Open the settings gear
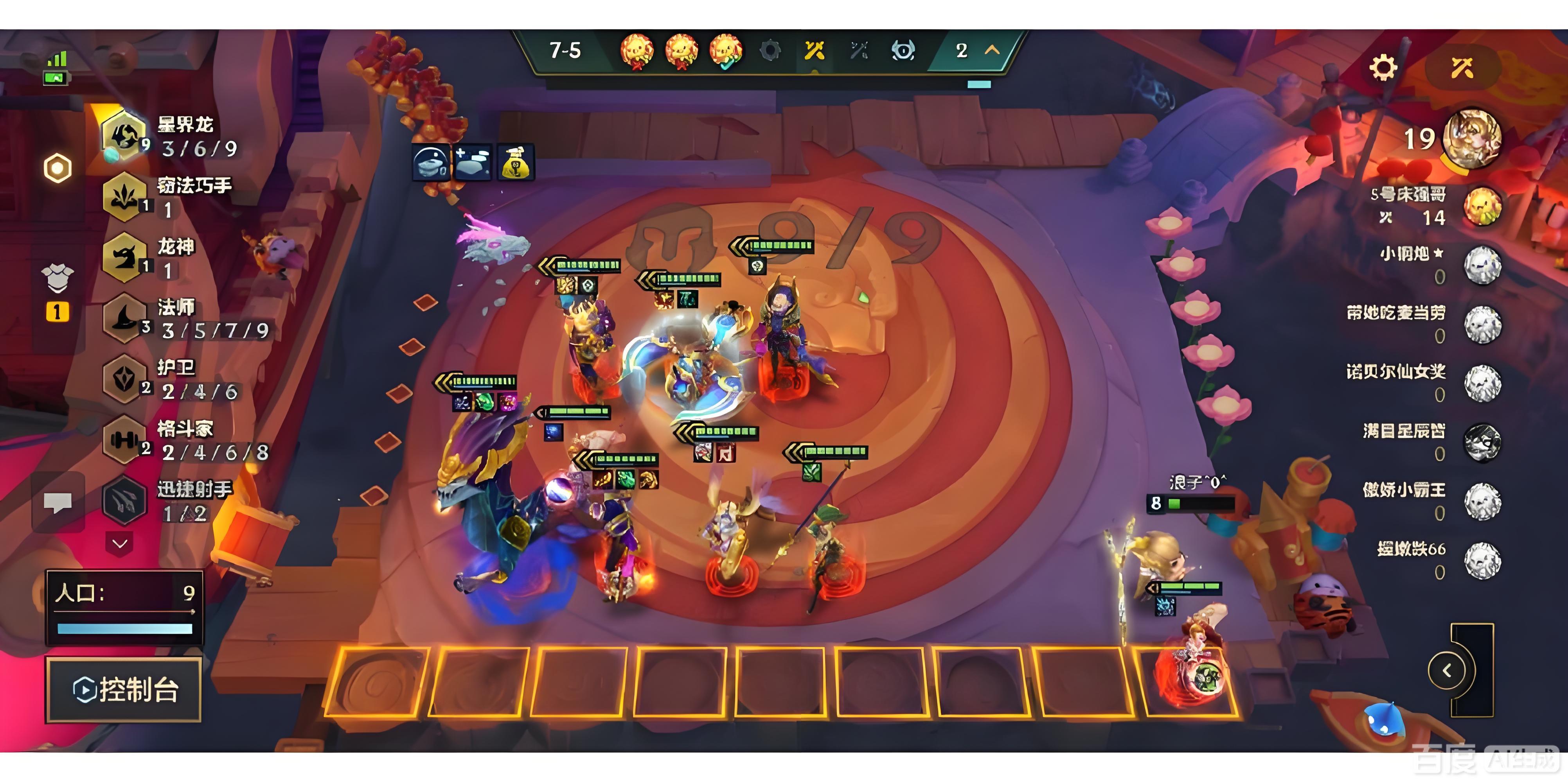 point(1382,68)
